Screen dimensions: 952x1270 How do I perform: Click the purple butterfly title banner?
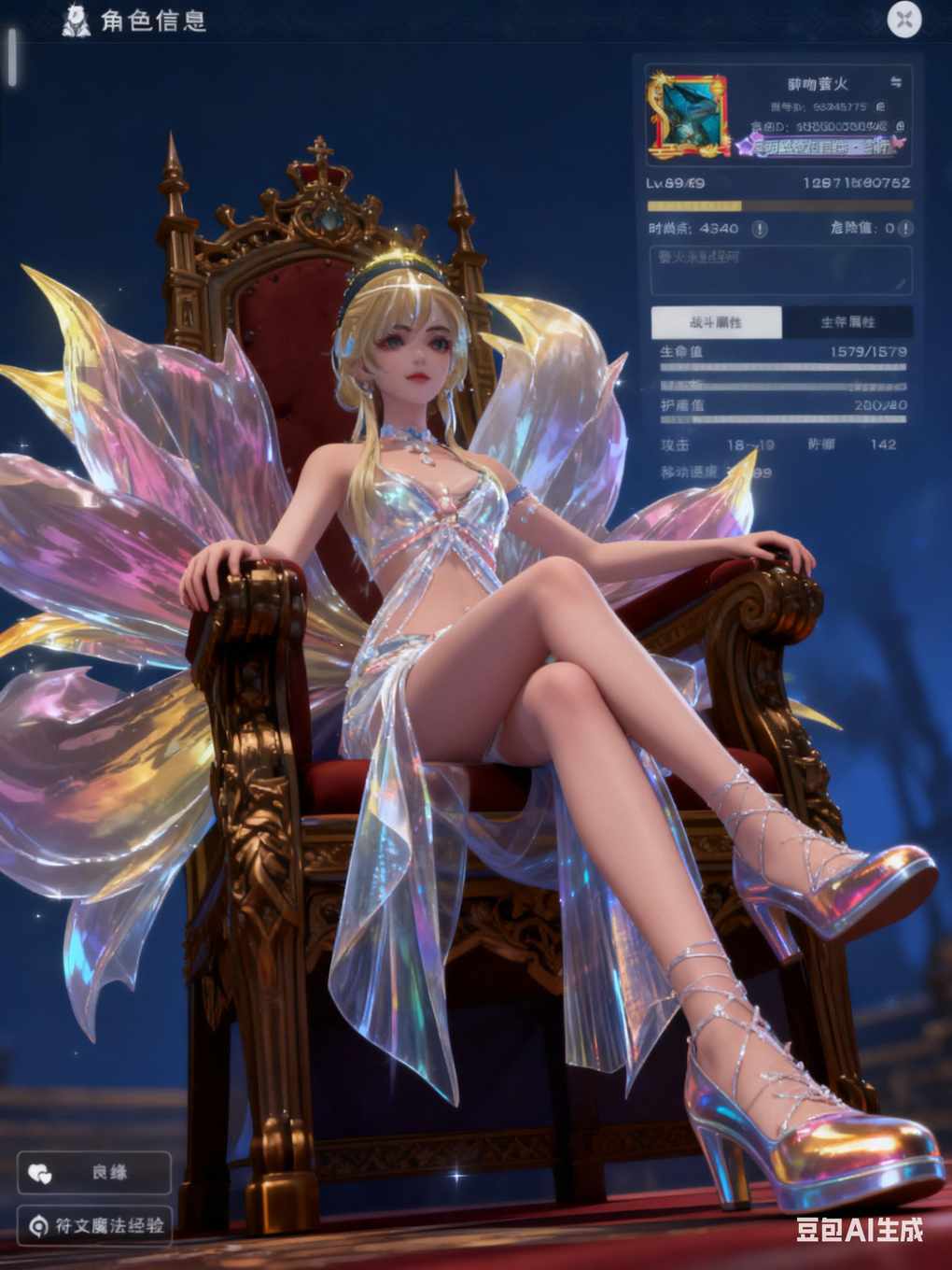click(x=819, y=146)
